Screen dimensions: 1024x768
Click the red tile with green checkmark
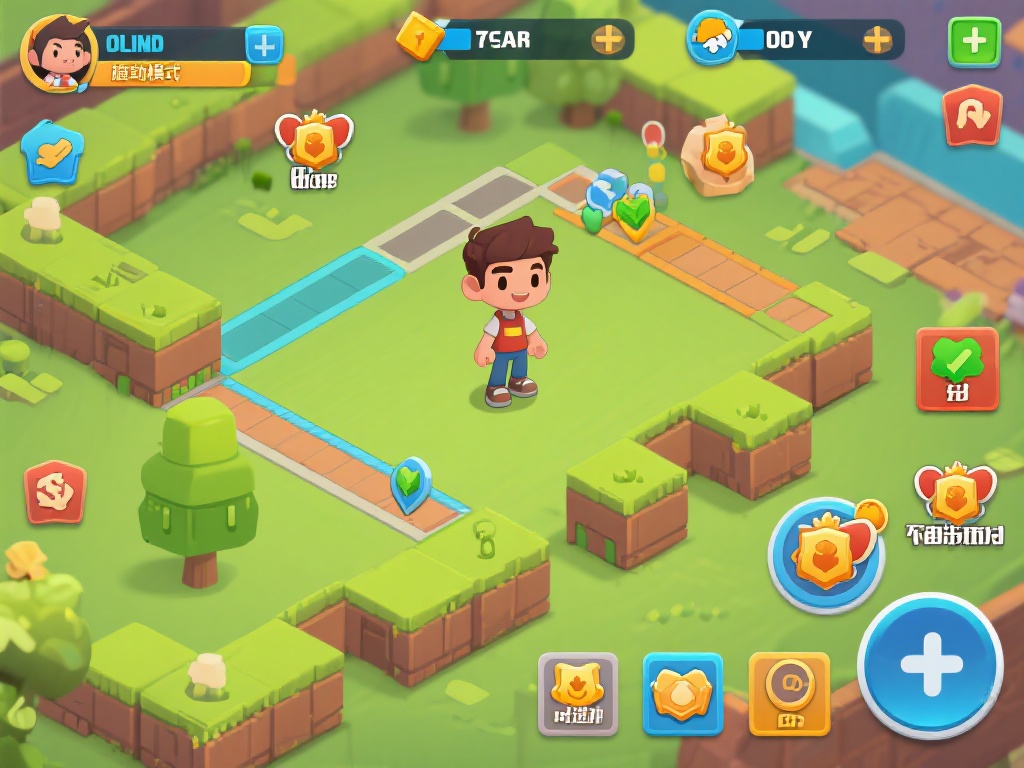[957, 368]
